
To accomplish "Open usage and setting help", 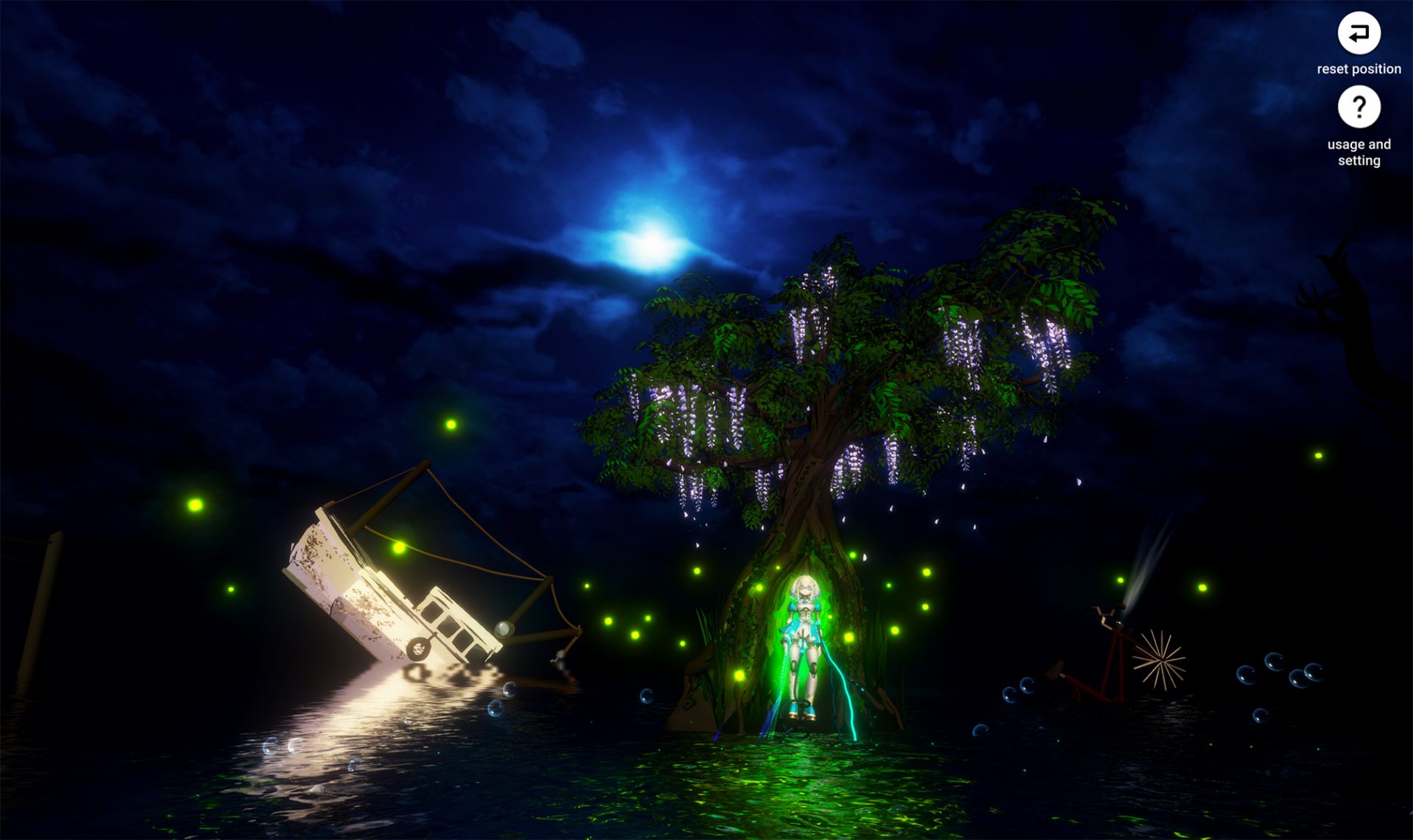I will (x=1359, y=108).
